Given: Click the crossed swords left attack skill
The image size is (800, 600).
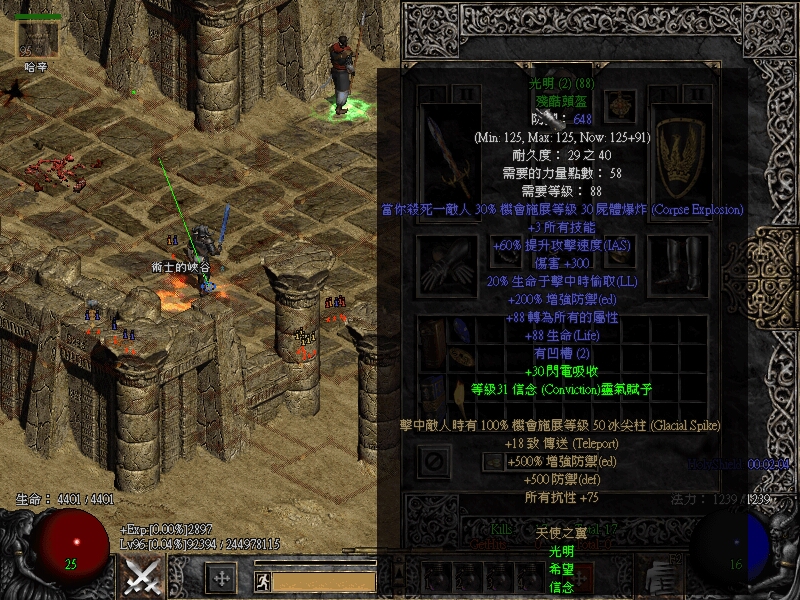Looking at the screenshot, I should point(142,577).
